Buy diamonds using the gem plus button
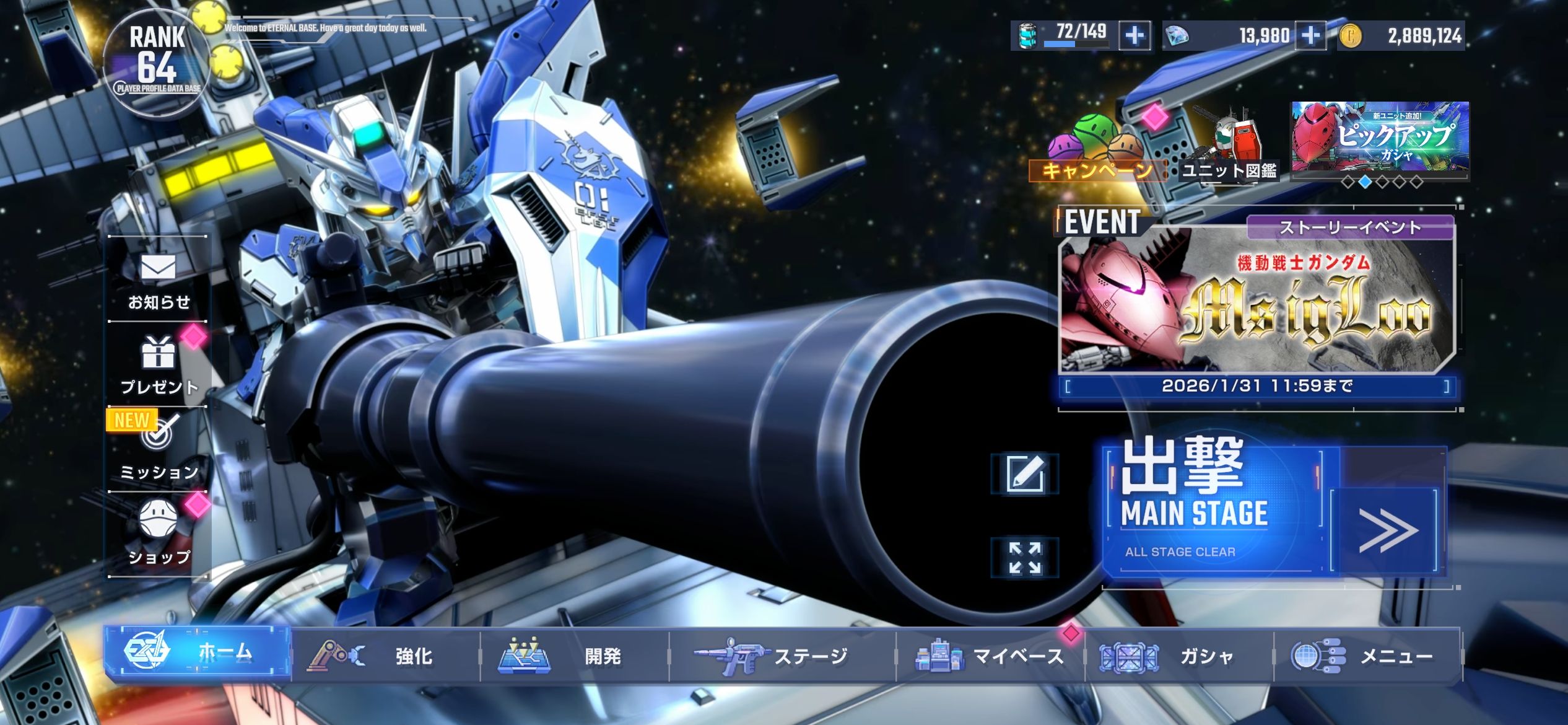 point(1310,35)
